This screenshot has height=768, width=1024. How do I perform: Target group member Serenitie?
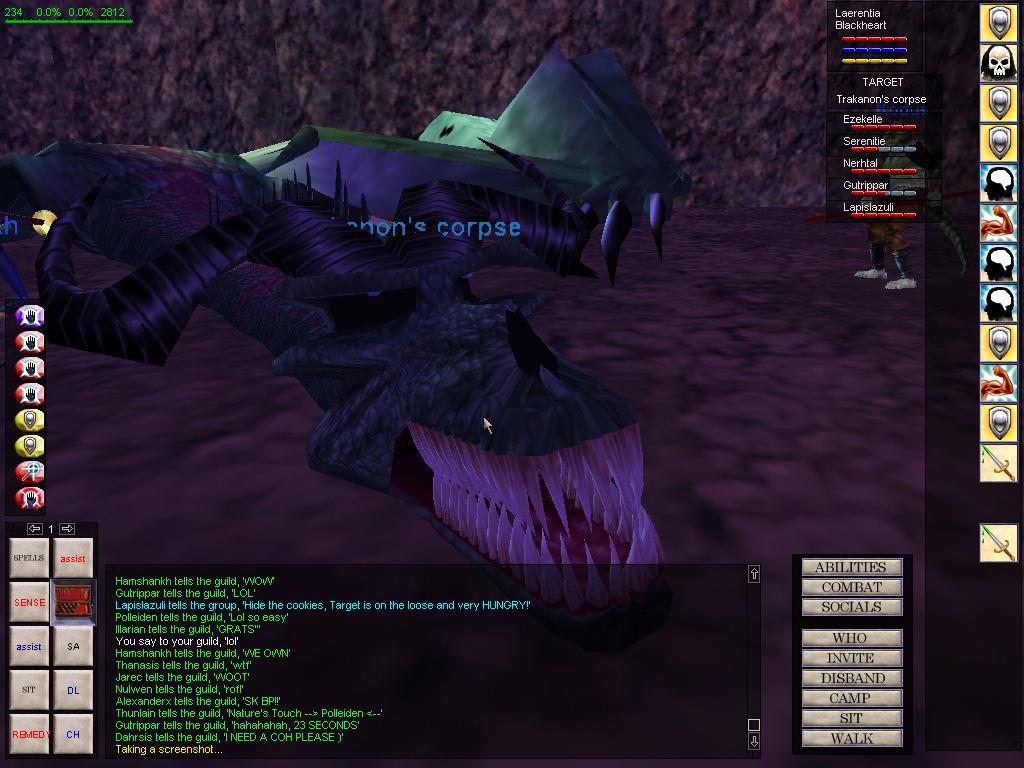pyautogui.click(x=865, y=142)
